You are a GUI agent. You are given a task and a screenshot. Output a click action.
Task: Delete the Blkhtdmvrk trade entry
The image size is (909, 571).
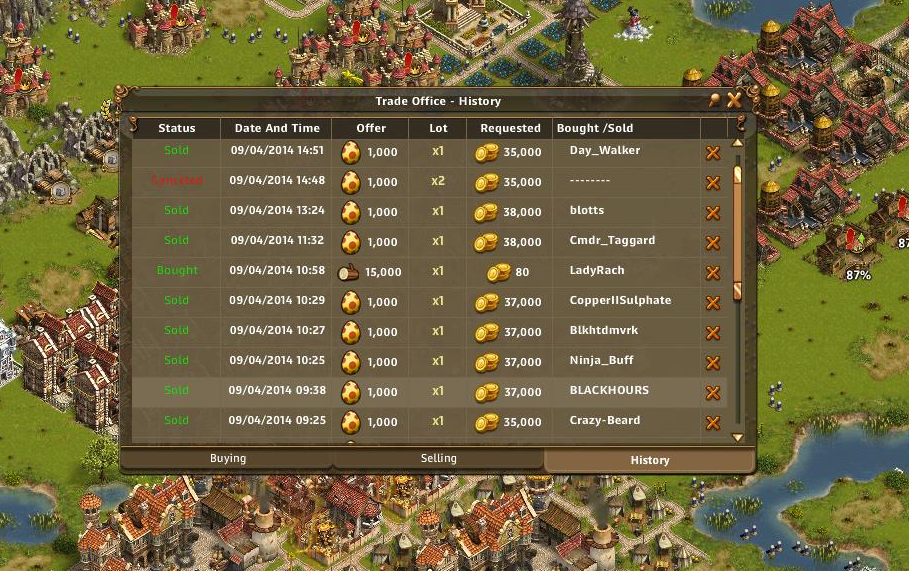click(713, 333)
